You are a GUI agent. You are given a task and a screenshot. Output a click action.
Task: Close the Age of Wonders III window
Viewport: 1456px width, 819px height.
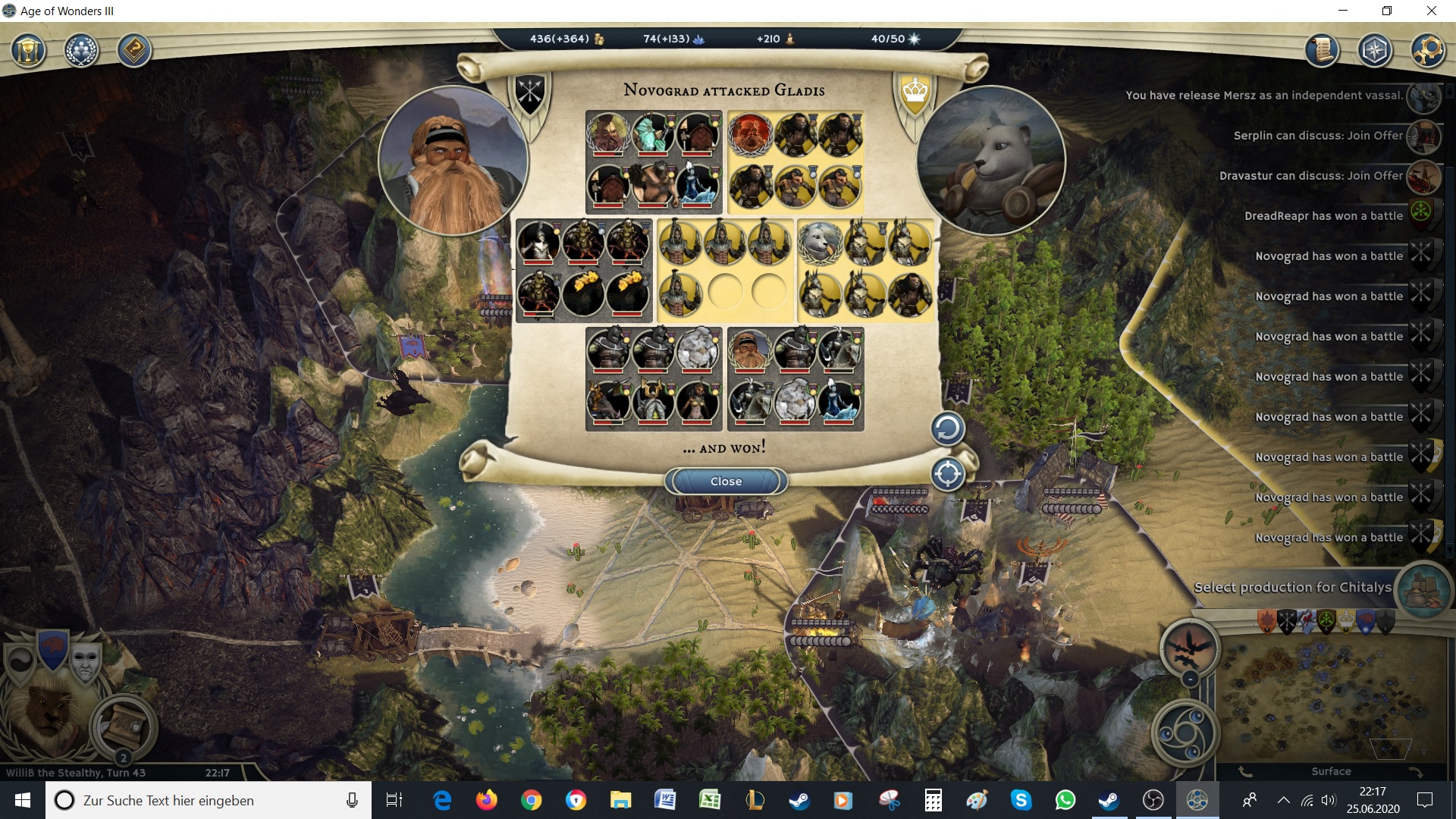pos(1432,11)
